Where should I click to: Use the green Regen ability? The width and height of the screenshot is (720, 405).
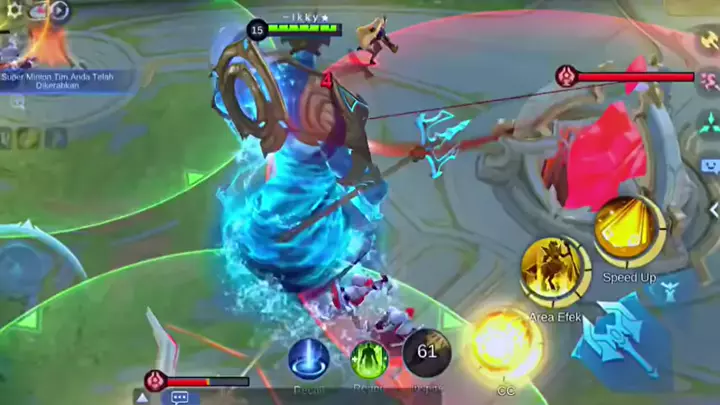click(x=369, y=359)
